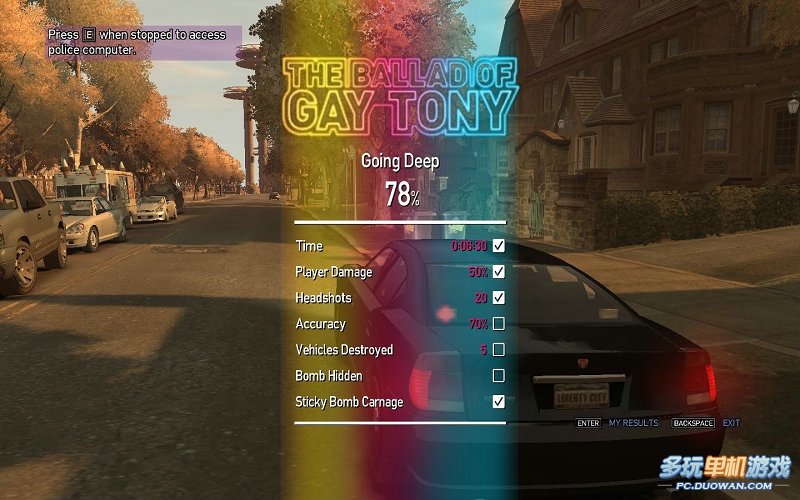Exit the mission results screen
Image resolution: width=800 pixels, height=500 pixels.
tap(731, 423)
